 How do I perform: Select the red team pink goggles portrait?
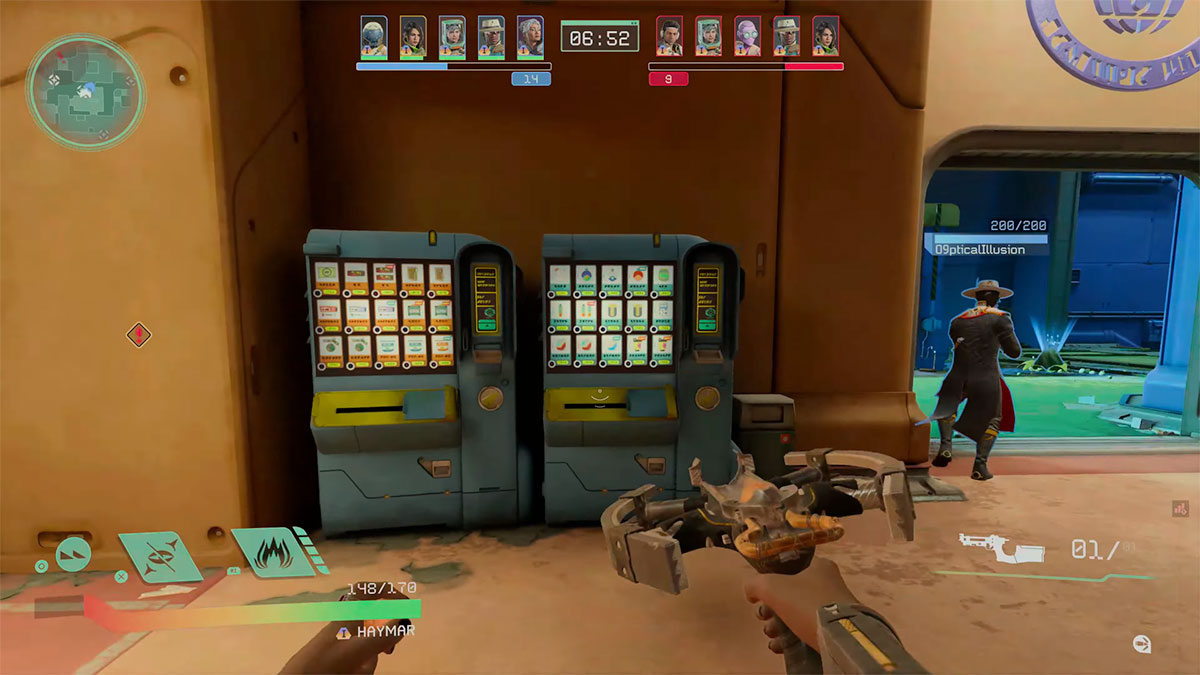(748, 37)
